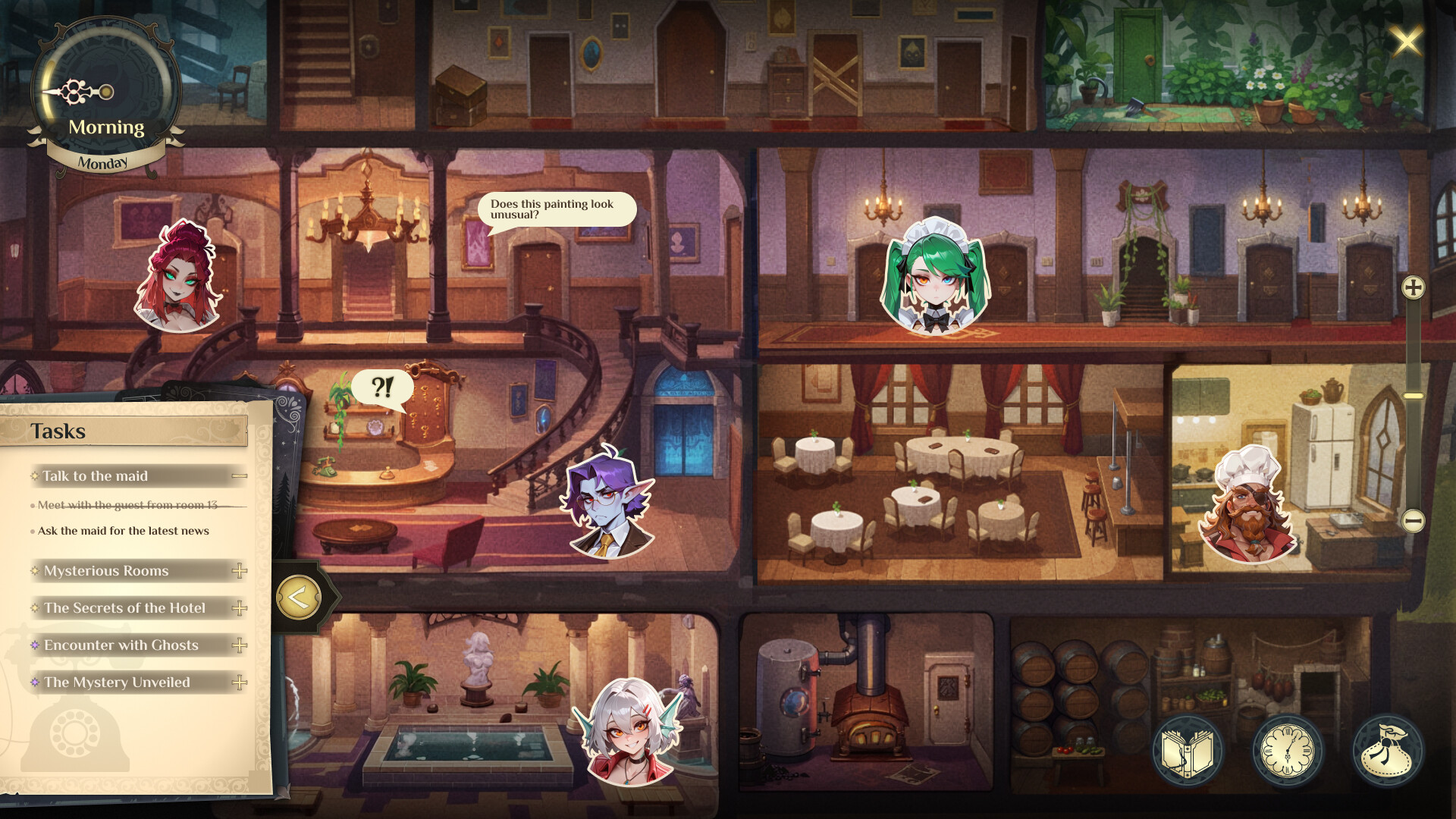Expand the Encounter with Ghosts task
This screenshot has height=819, width=1456.
coord(240,645)
